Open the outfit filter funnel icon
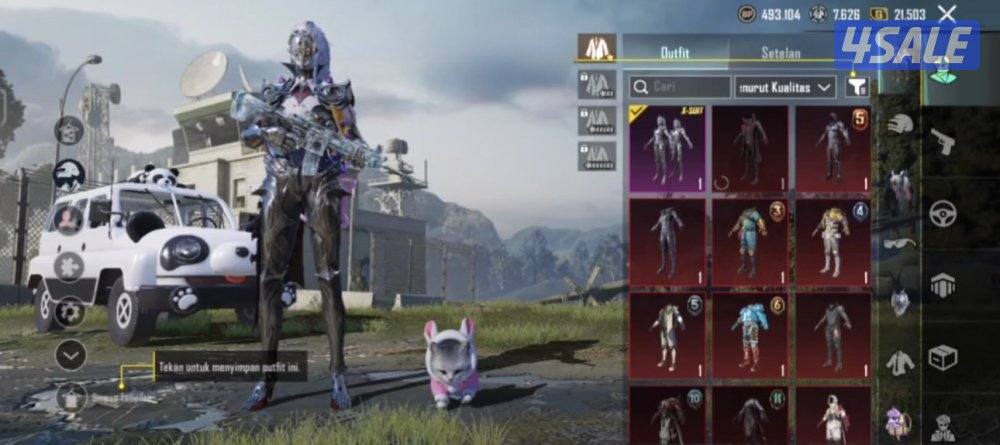Viewport: 1000px width, 445px height. click(x=856, y=87)
